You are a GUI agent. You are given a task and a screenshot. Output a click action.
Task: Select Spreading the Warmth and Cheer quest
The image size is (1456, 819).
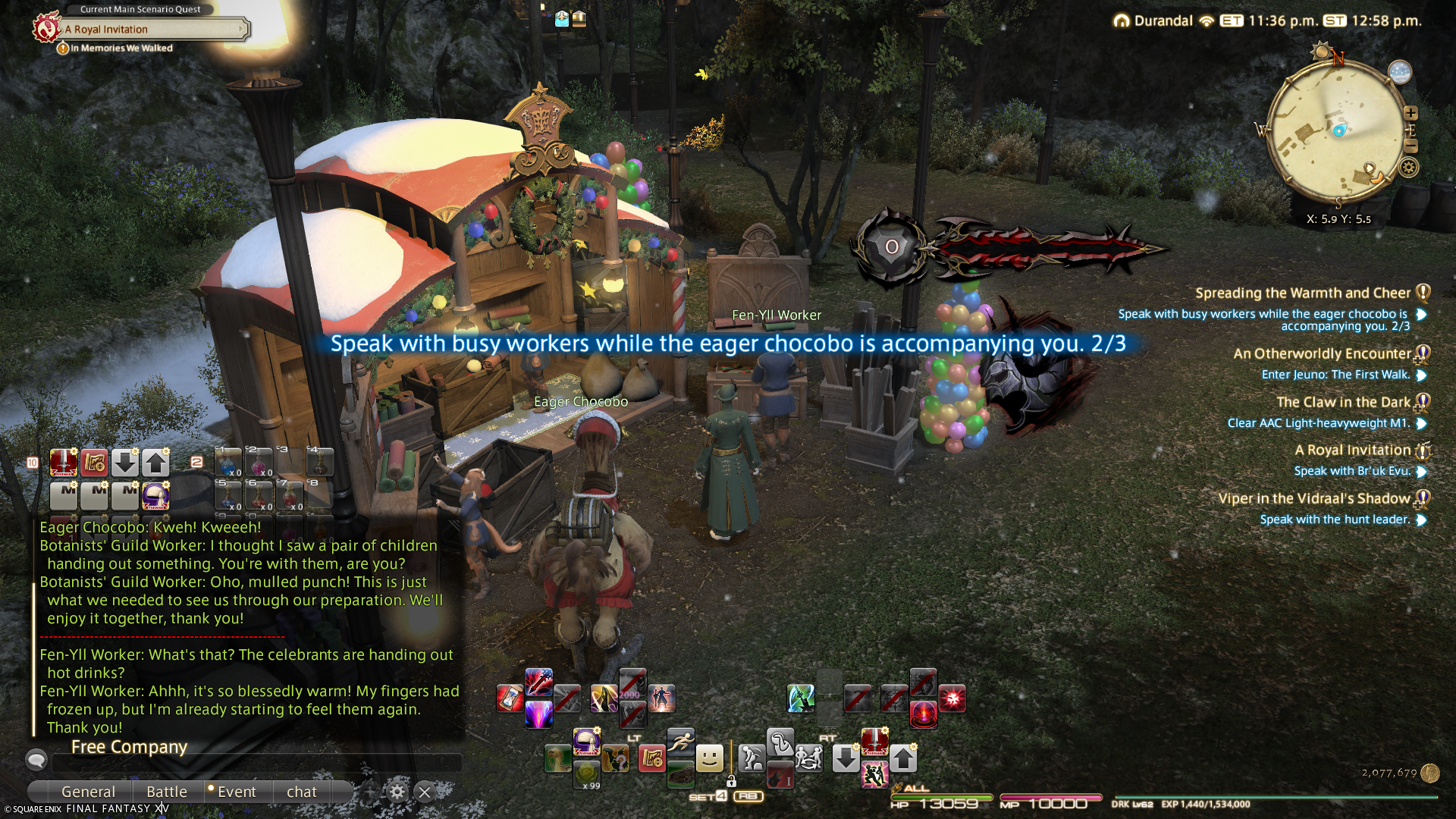click(1302, 293)
